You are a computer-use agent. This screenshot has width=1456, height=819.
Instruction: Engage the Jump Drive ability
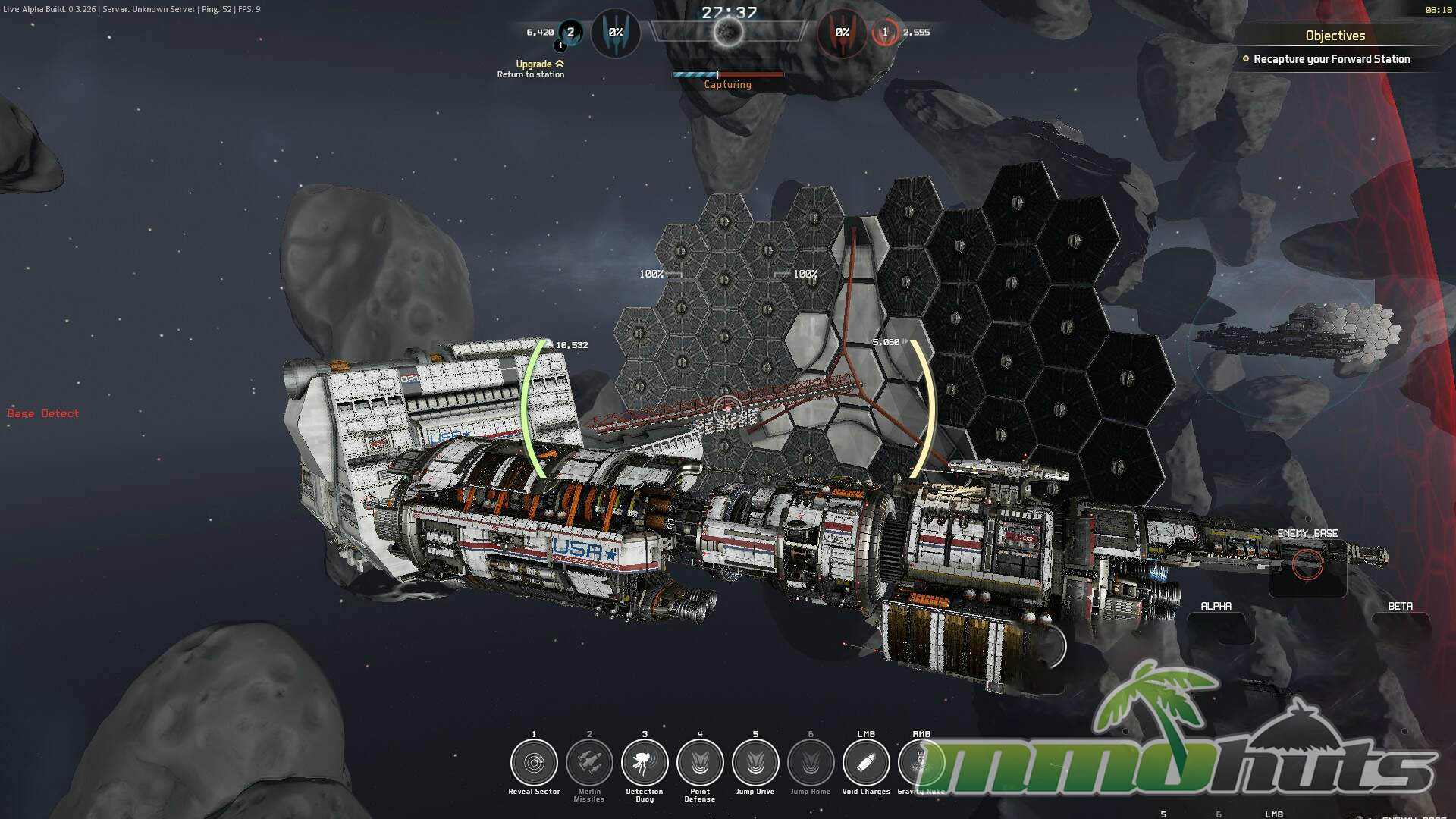point(755,763)
